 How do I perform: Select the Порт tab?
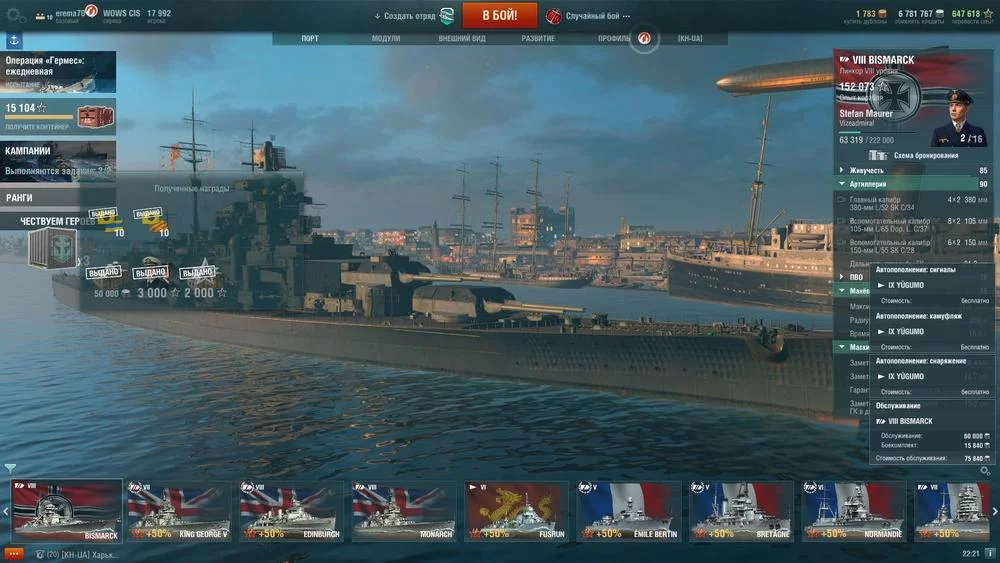(x=310, y=39)
